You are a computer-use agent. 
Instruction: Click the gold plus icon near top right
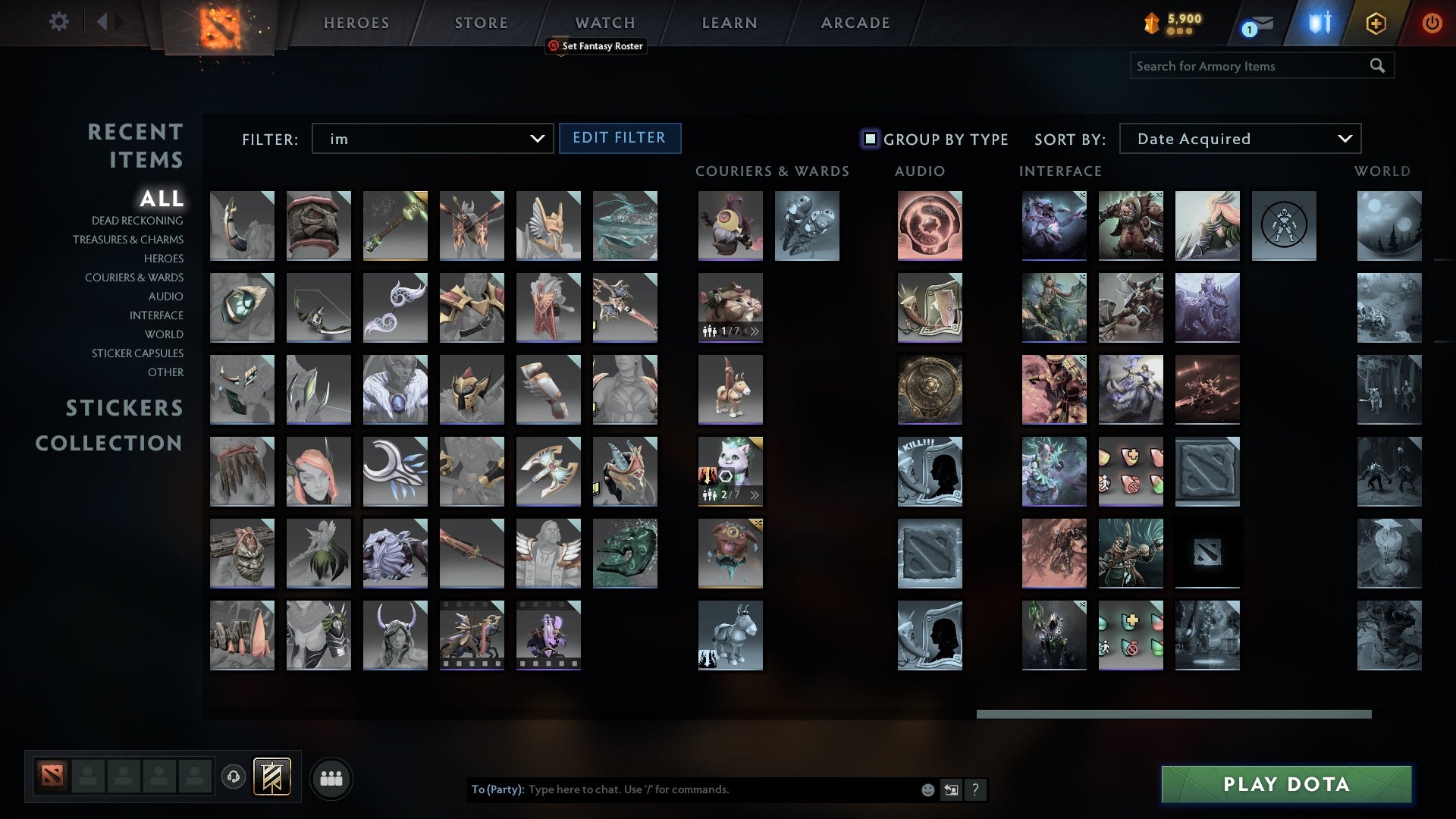1375,23
